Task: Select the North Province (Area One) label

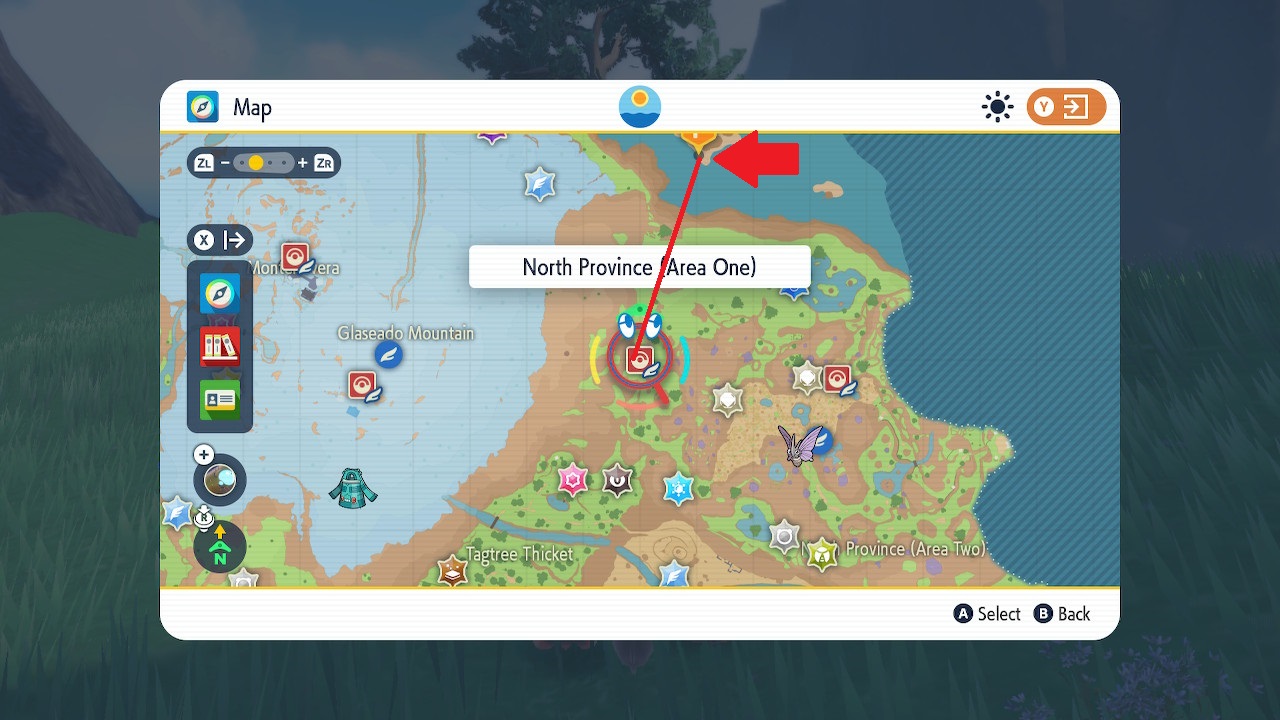Action: [x=639, y=266]
